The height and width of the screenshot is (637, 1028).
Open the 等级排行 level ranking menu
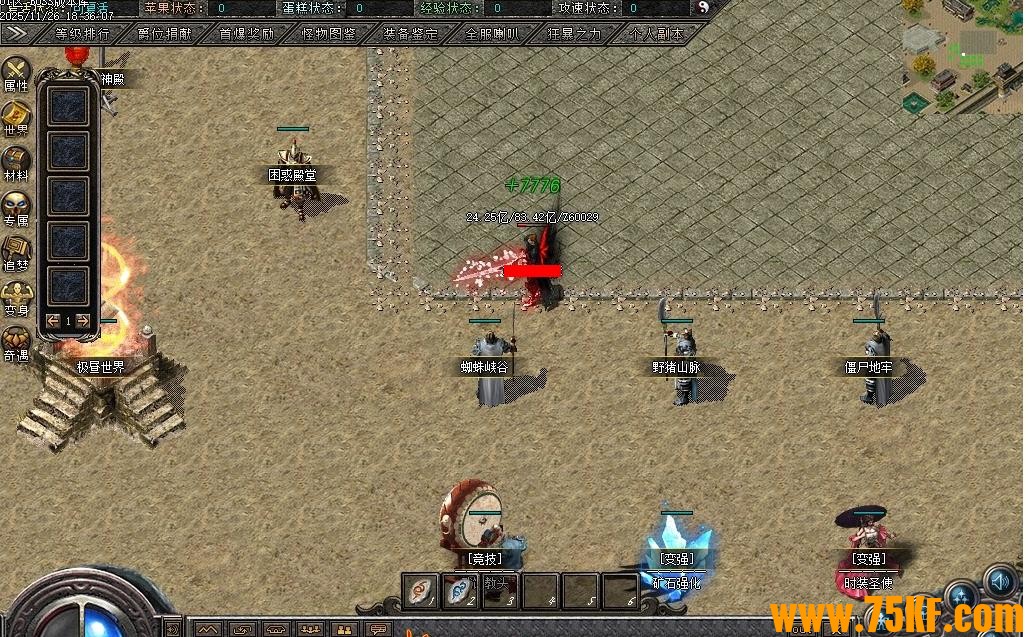(x=82, y=33)
